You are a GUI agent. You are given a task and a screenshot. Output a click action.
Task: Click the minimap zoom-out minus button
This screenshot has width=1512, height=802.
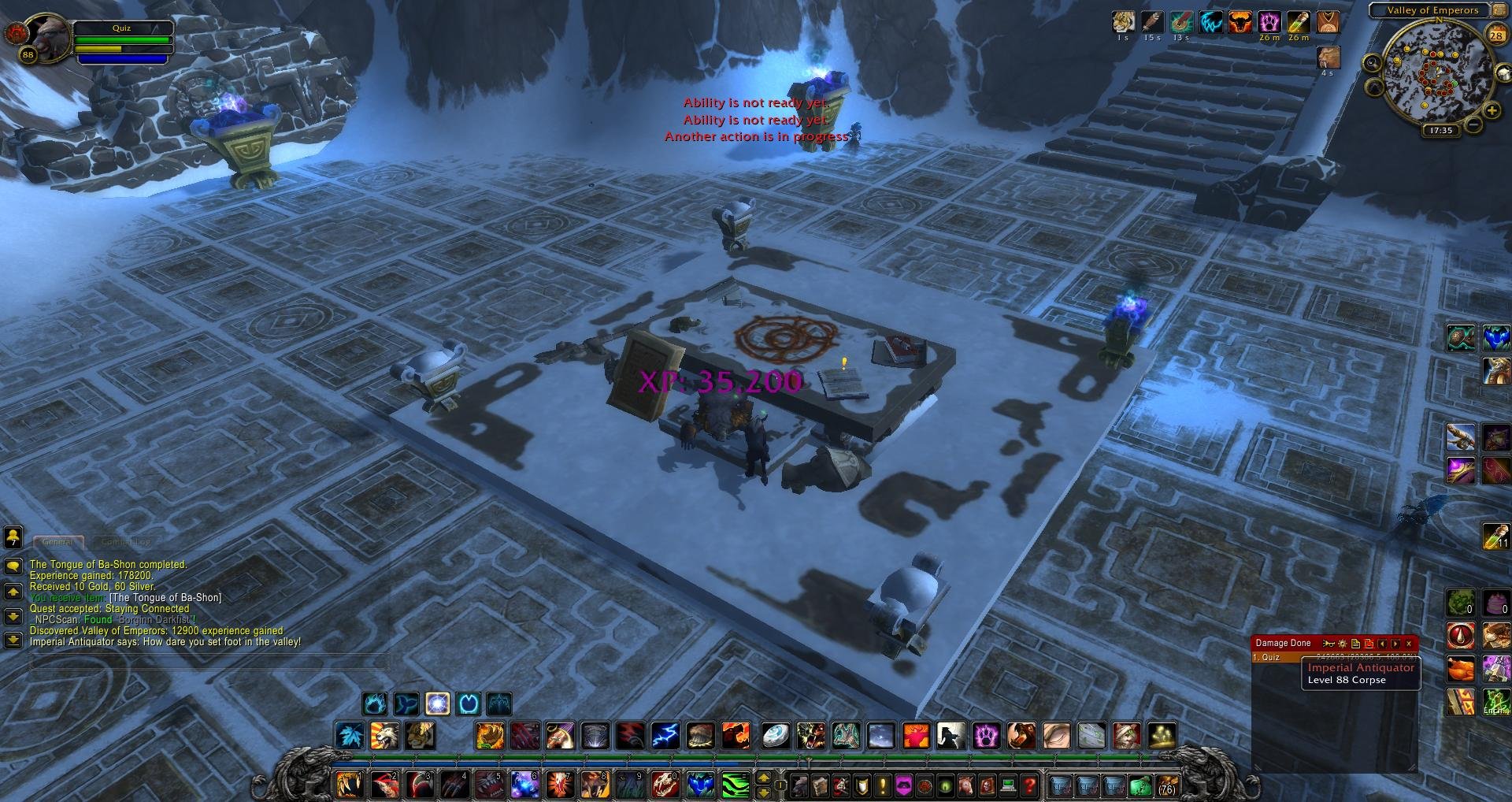pos(1473,125)
